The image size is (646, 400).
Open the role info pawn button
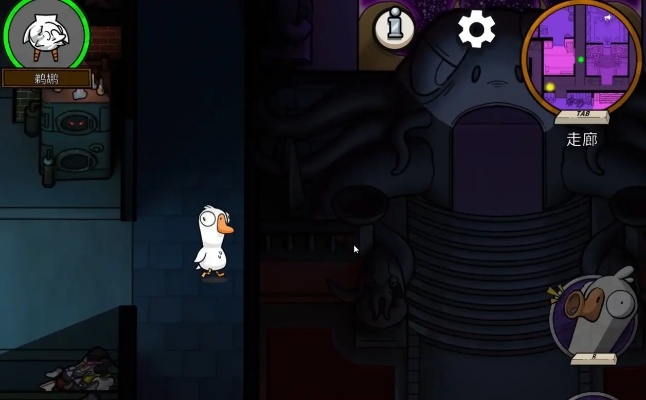pos(395,27)
